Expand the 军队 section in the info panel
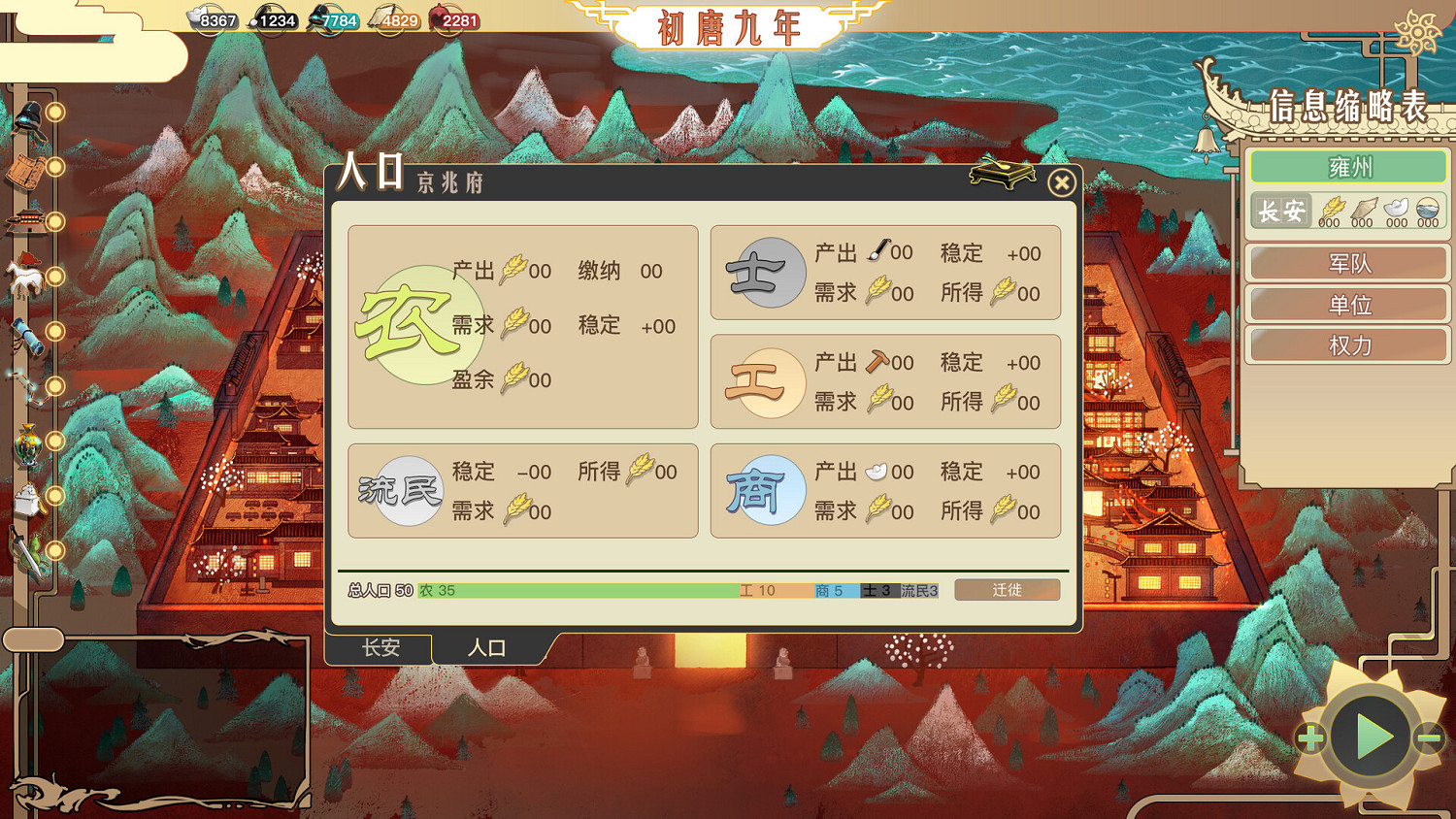The height and width of the screenshot is (819, 1456). point(1349,263)
